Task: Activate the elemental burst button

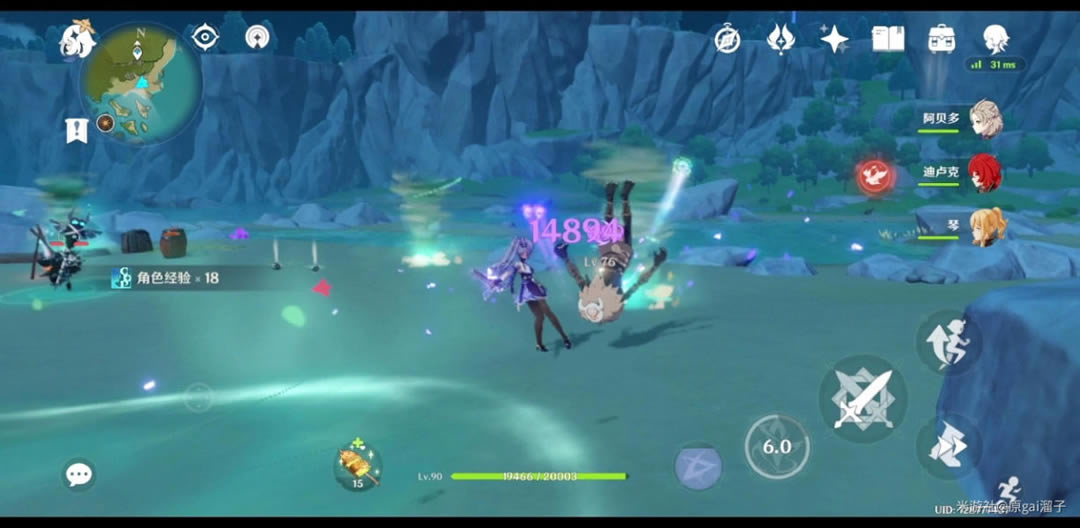Action: pos(698,466)
